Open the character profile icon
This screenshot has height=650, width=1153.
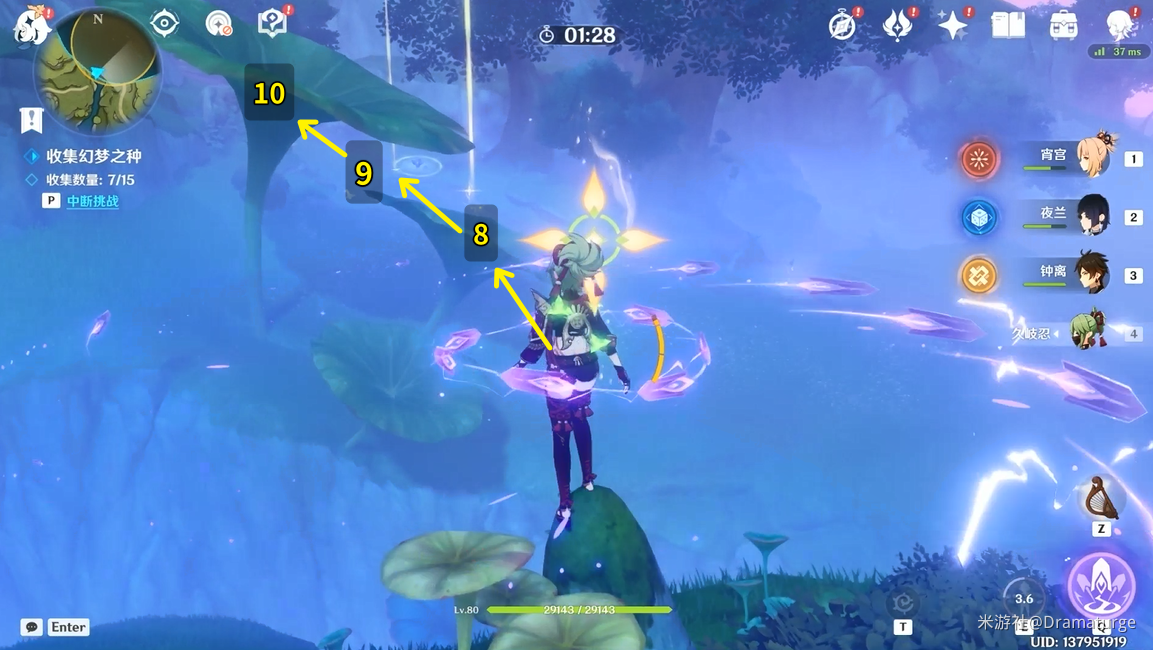pos(1120,25)
